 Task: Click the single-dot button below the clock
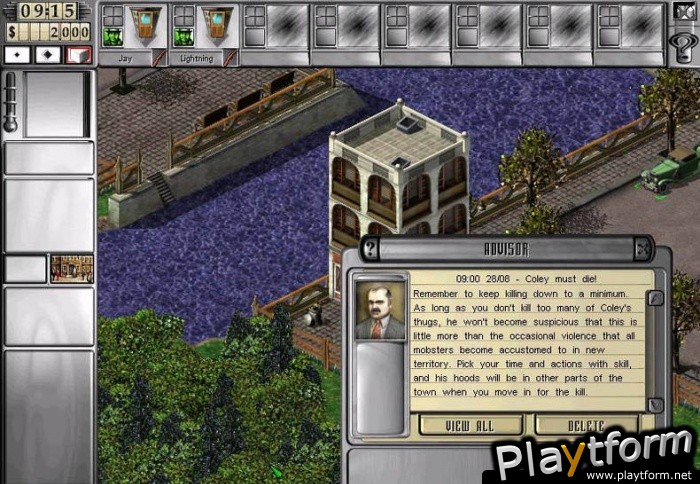[19, 54]
